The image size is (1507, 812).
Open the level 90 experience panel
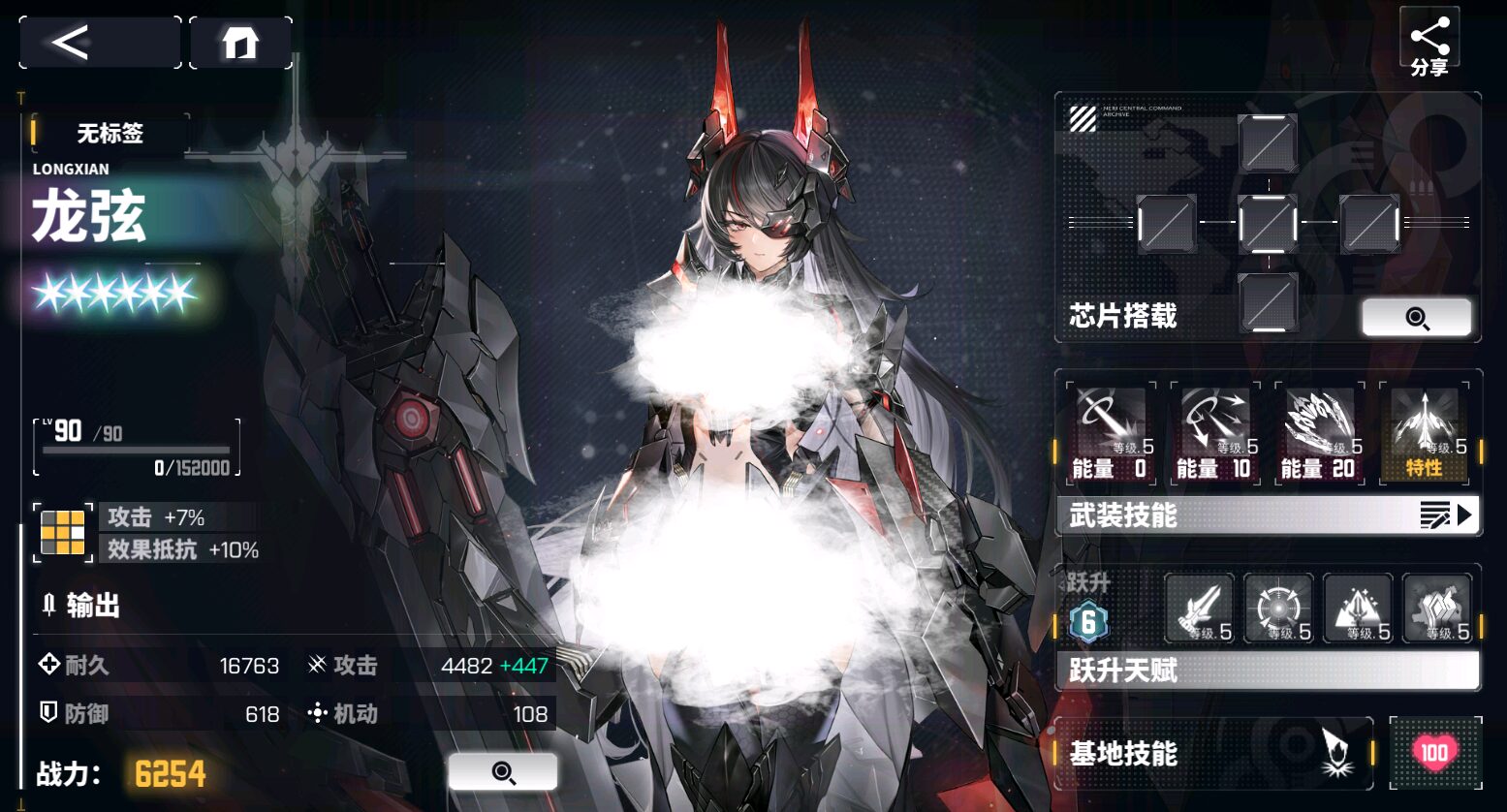click(137, 448)
